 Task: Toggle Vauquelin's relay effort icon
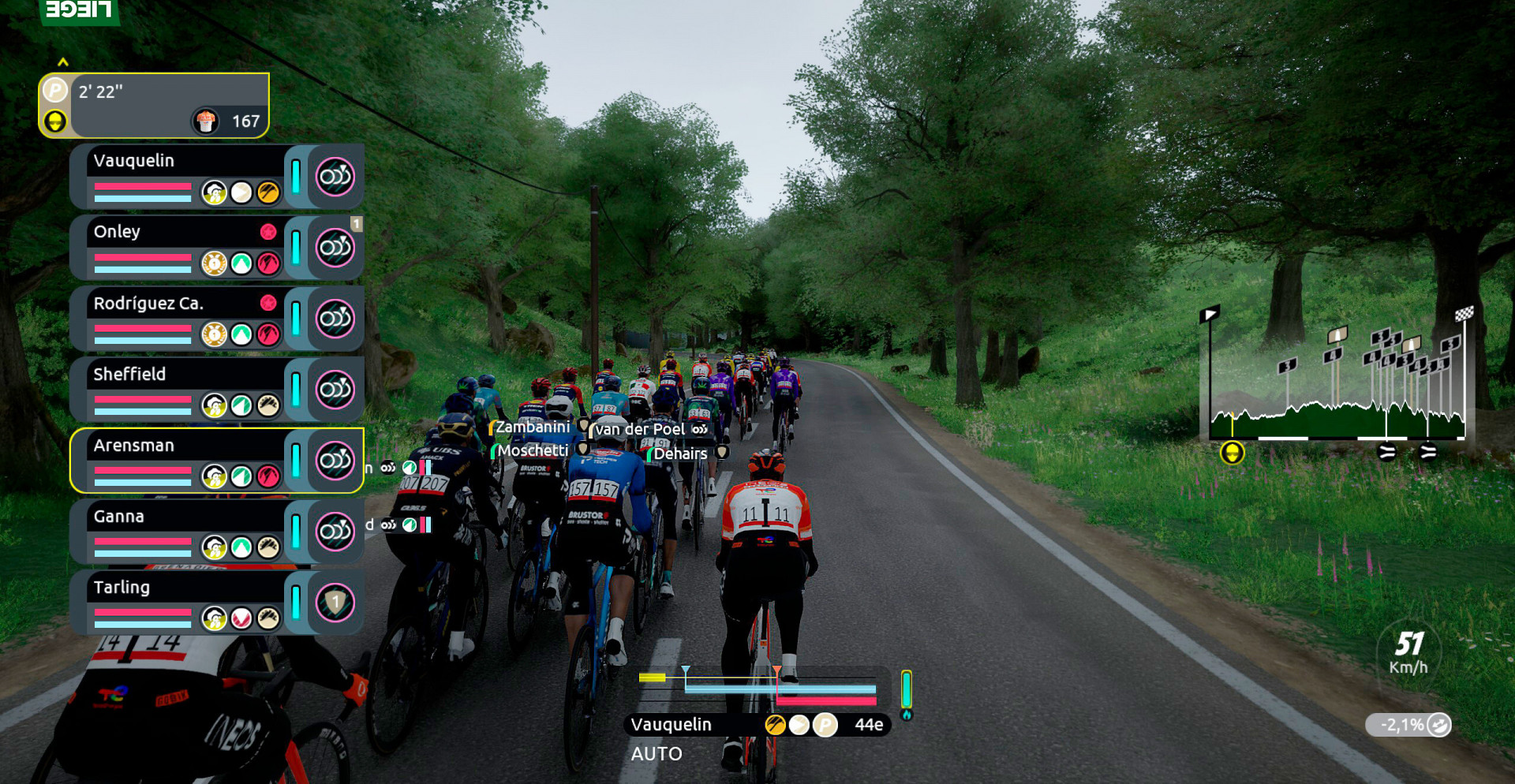point(335,177)
